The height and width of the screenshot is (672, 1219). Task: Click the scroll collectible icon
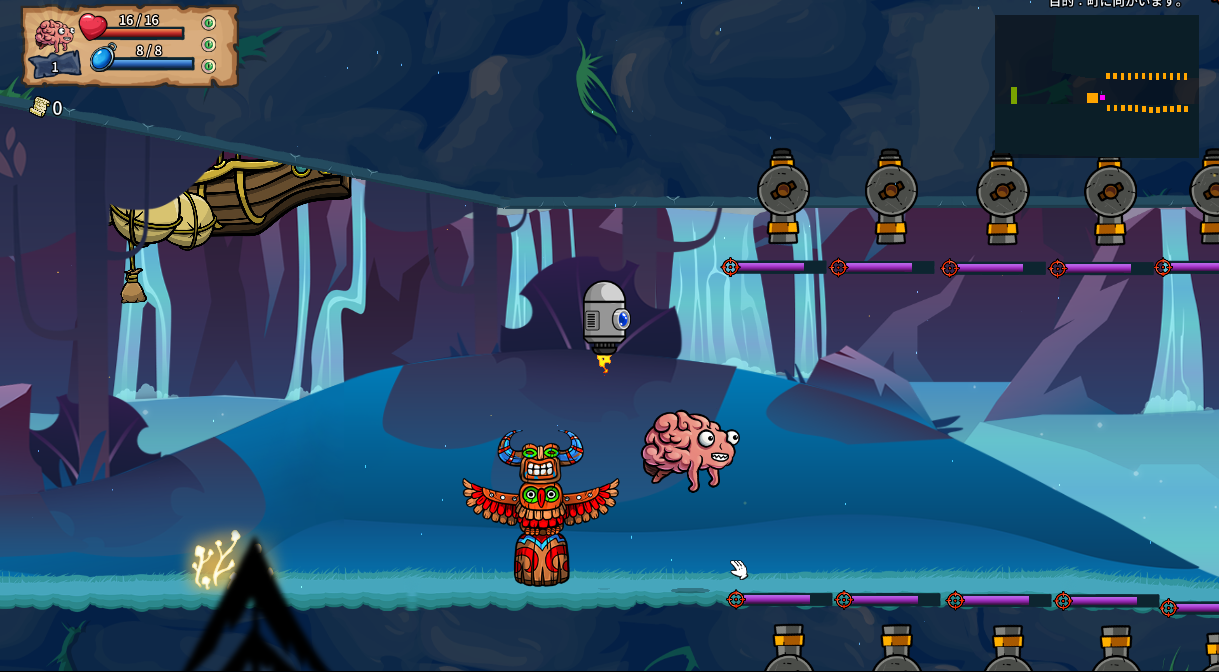coord(39,107)
